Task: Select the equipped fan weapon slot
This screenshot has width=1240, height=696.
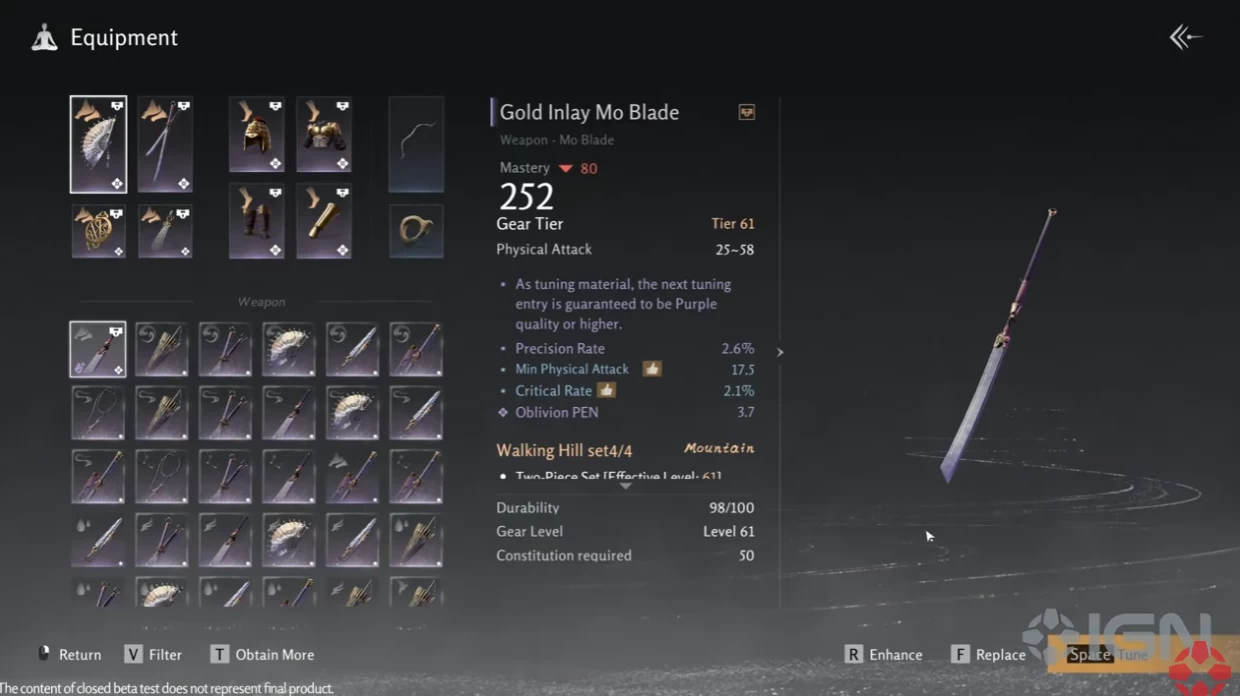Action: coord(98,144)
